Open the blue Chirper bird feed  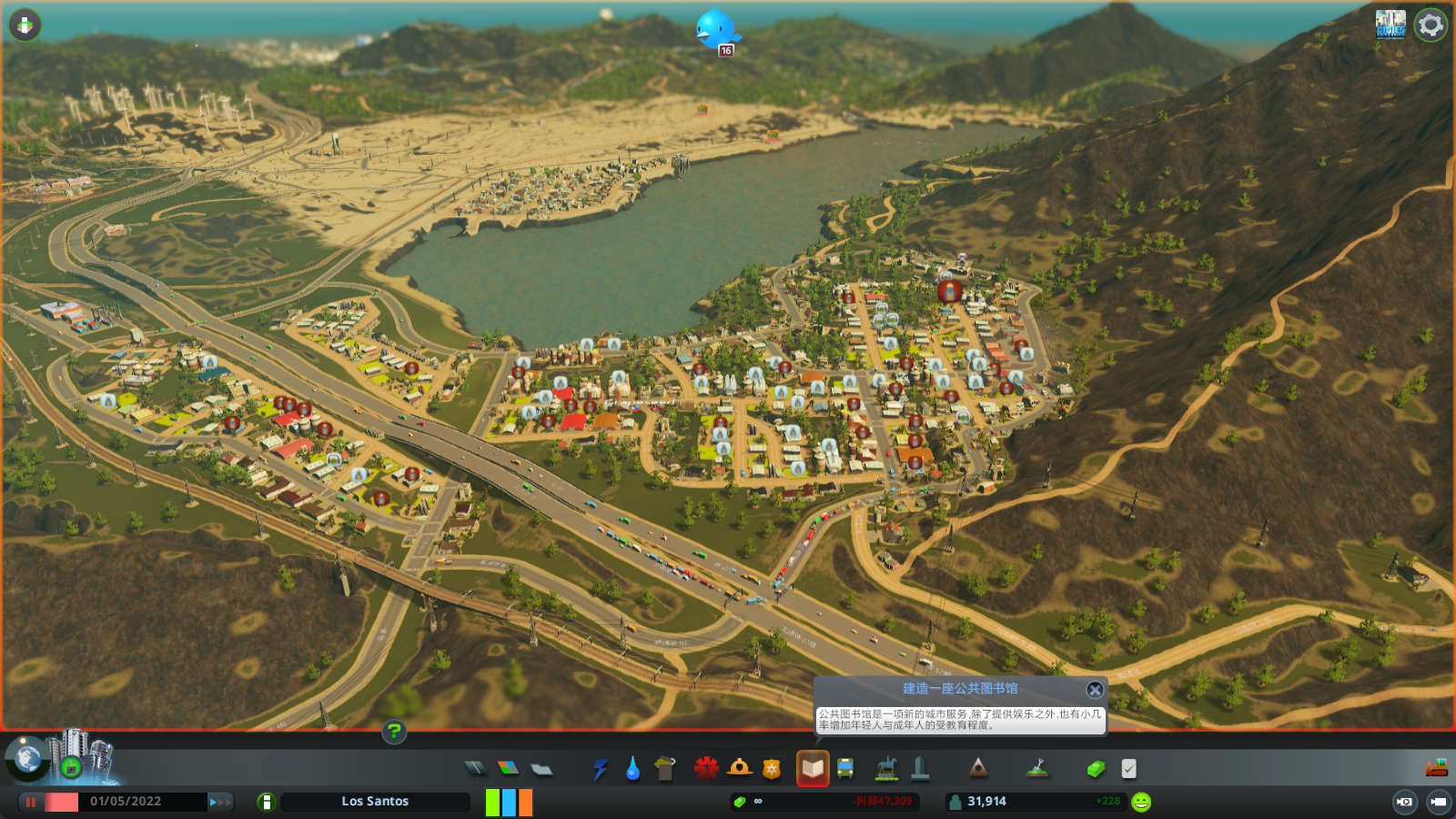(716, 30)
